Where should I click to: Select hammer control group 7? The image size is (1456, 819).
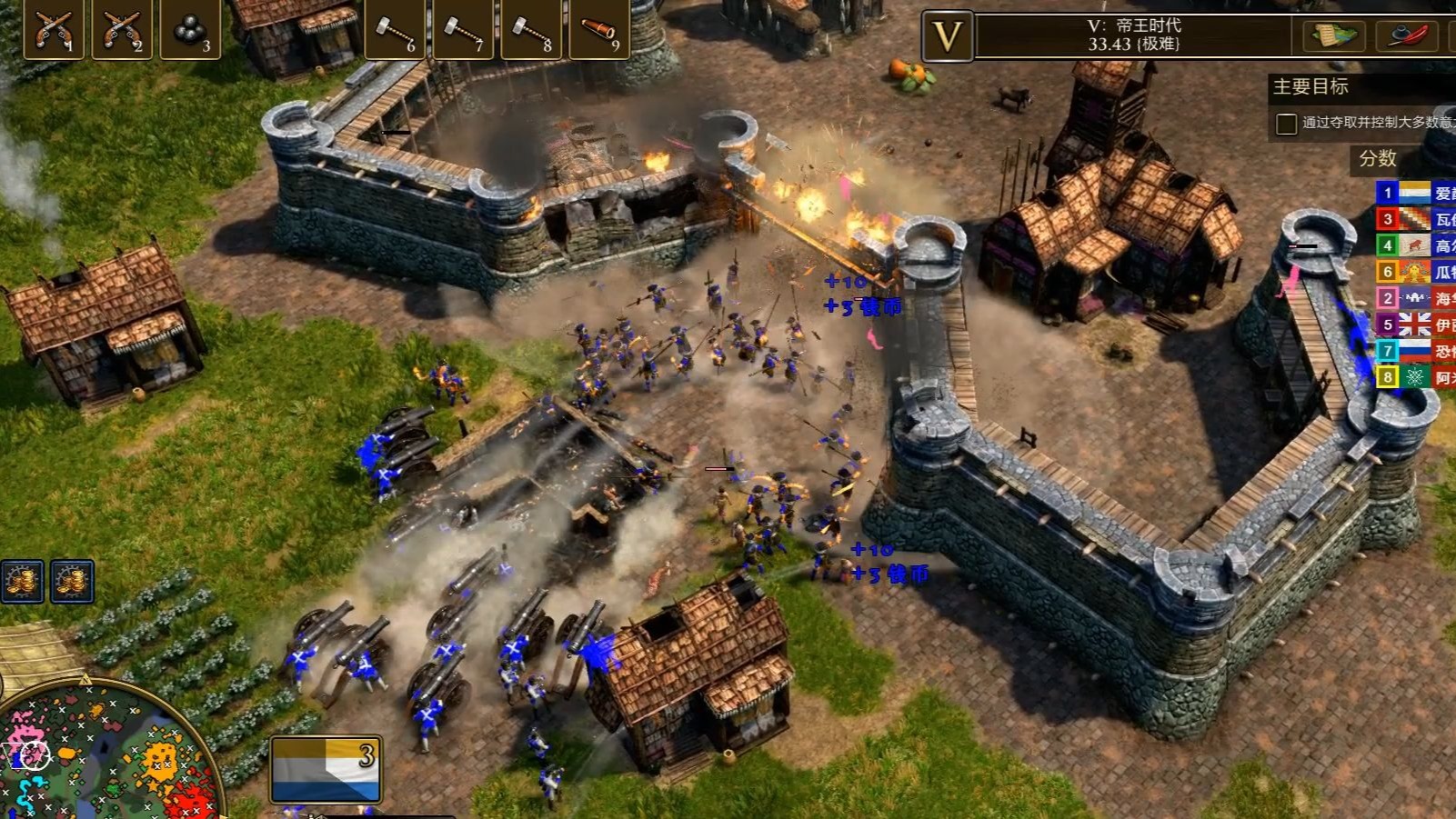(463, 29)
